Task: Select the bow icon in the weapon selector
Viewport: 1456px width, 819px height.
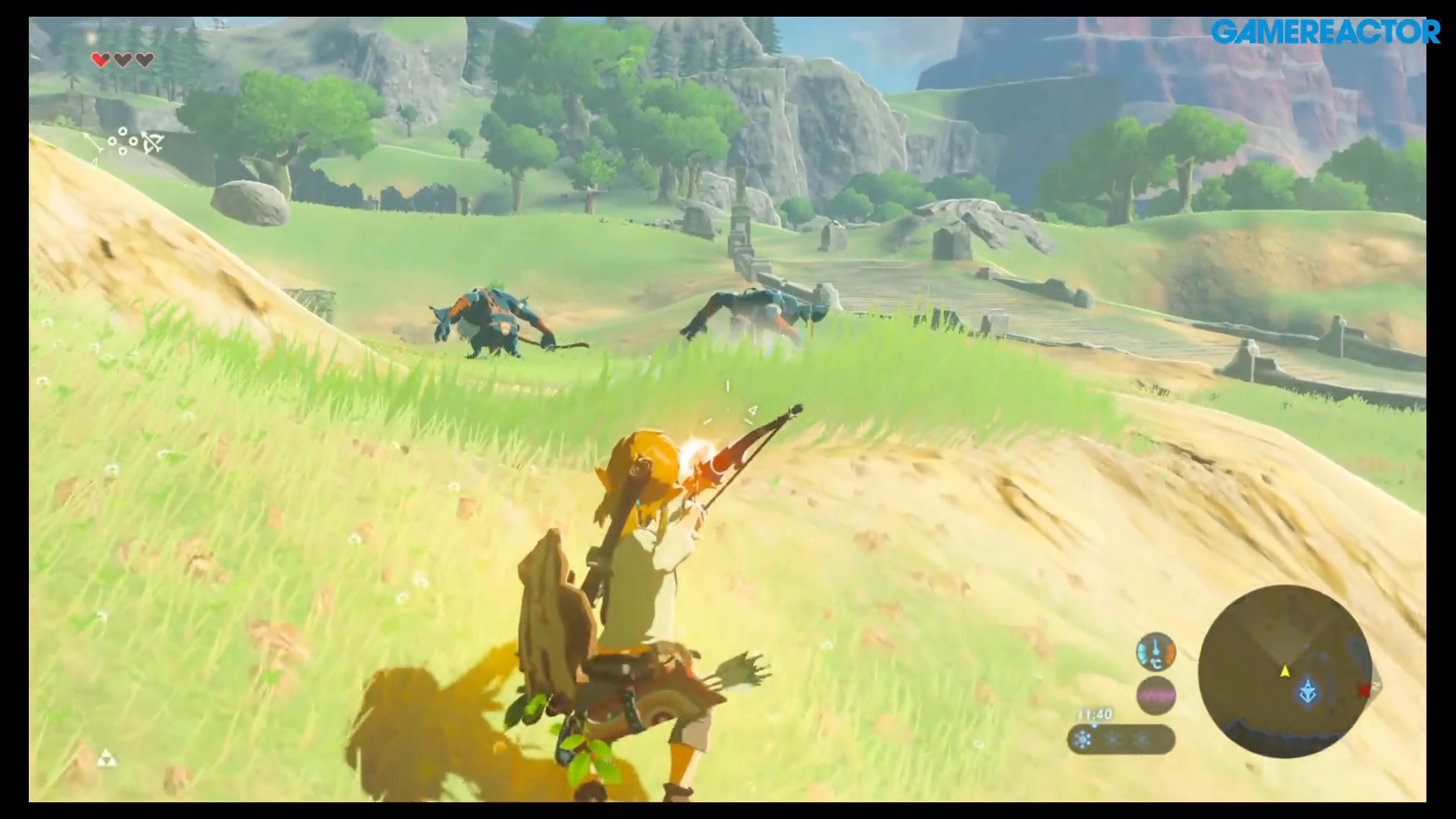Action: click(x=152, y=143)
